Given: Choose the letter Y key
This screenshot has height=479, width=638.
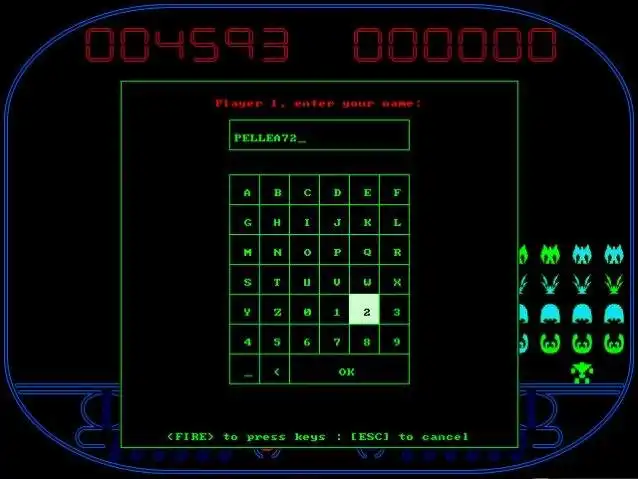Looking at the screenshot, I should (245, 312).
